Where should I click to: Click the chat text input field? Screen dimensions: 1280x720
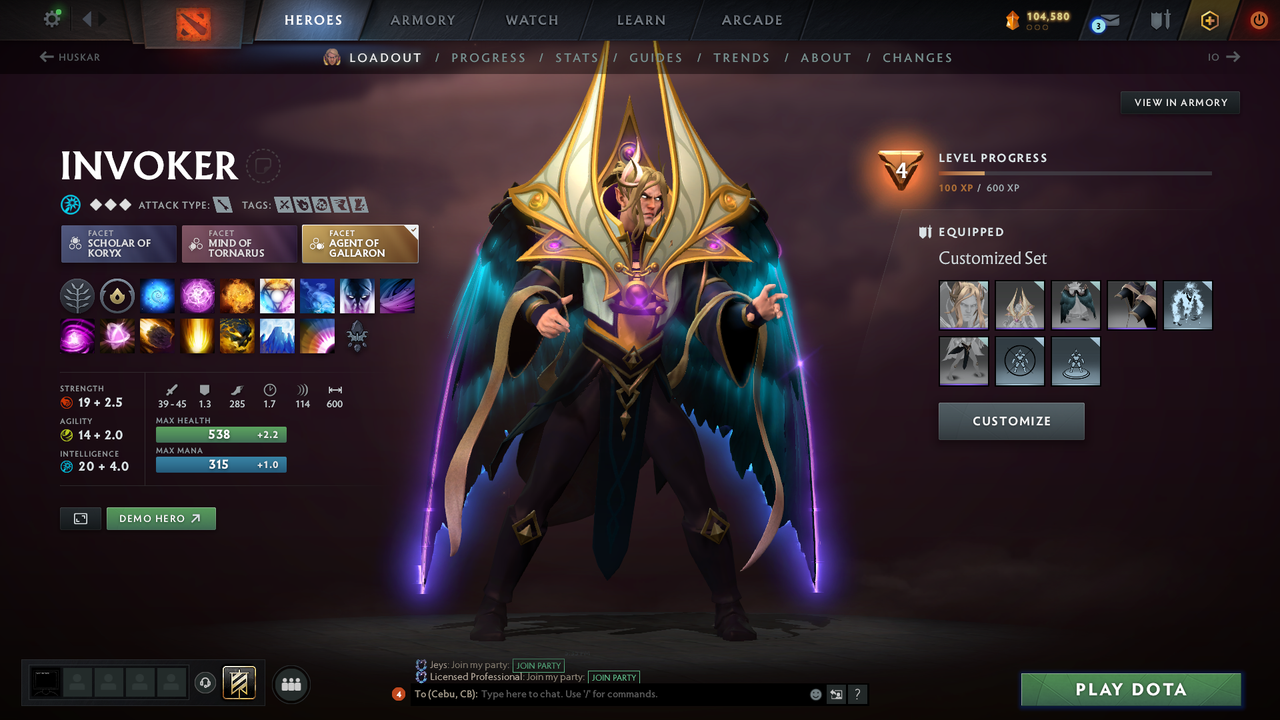(x=600, y=694)
